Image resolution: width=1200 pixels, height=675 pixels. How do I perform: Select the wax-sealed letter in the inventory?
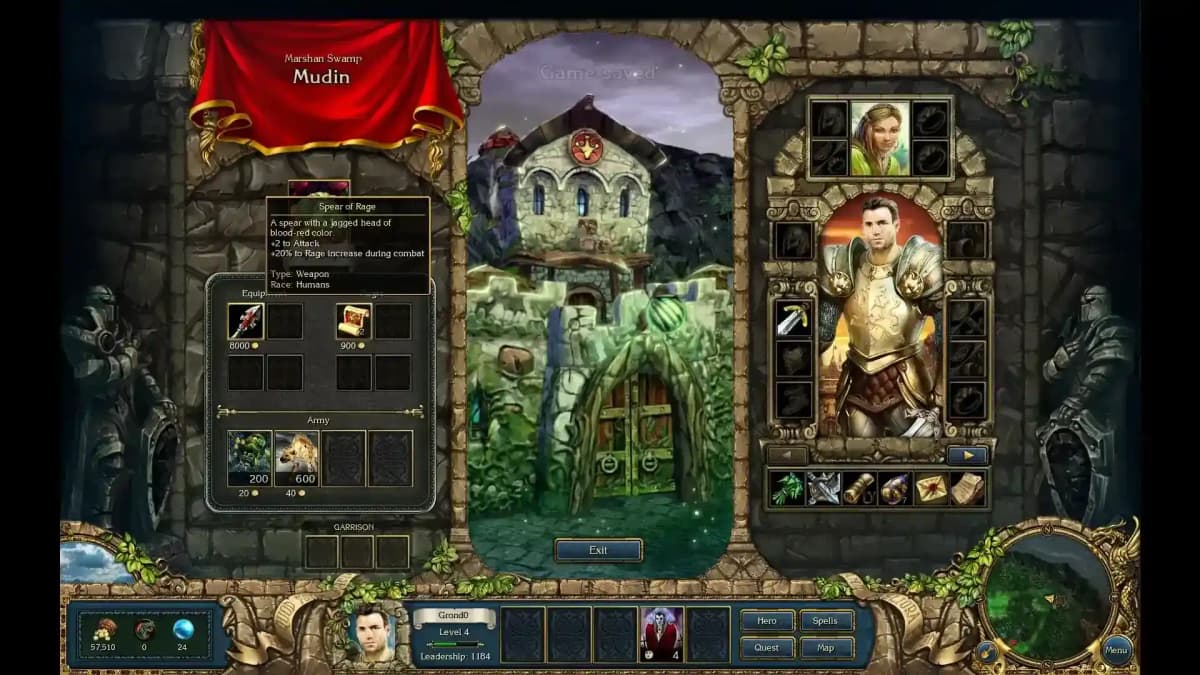(x=932, y=489)
